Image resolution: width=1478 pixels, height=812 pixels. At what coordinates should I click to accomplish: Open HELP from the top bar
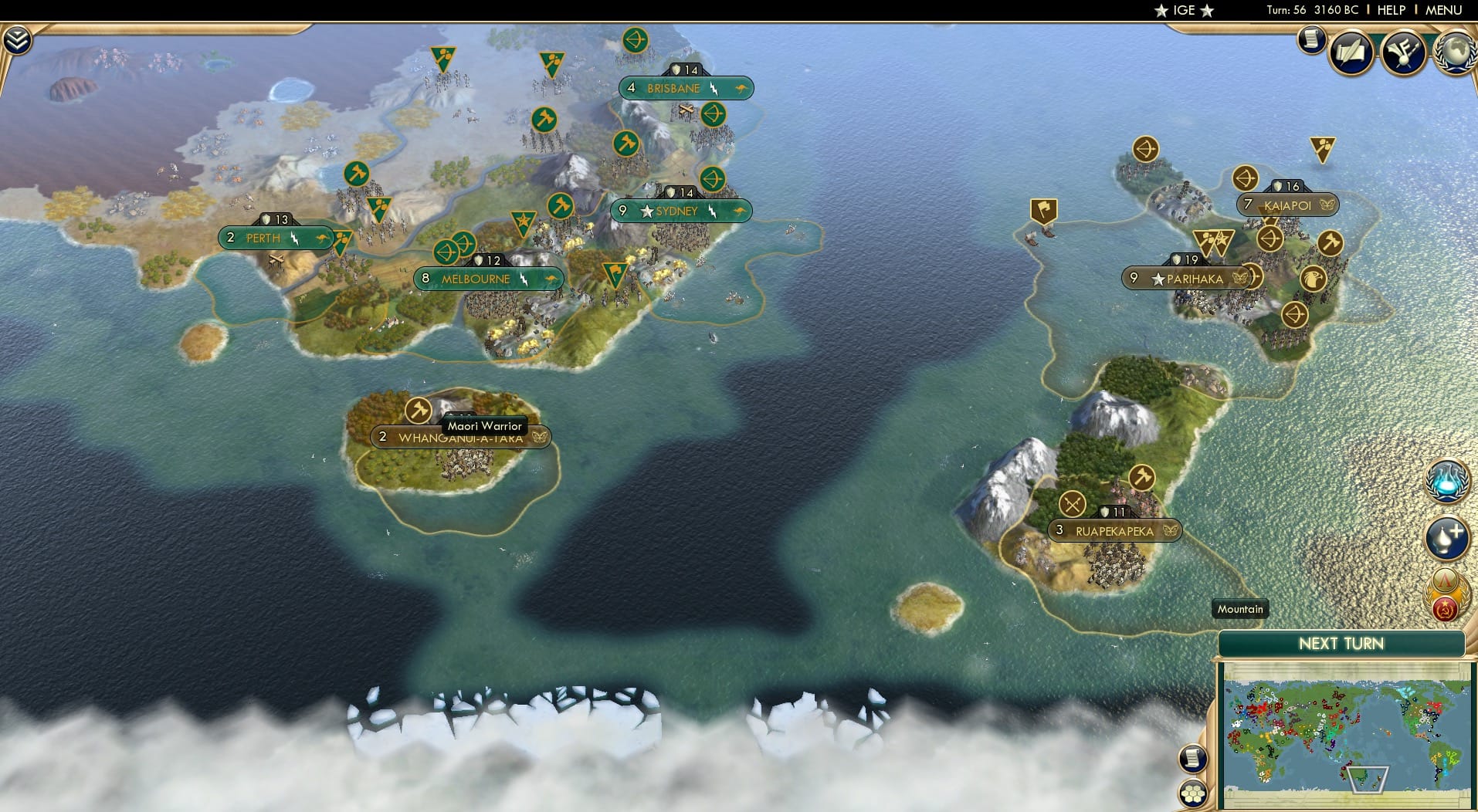(x=1390, y=11)
